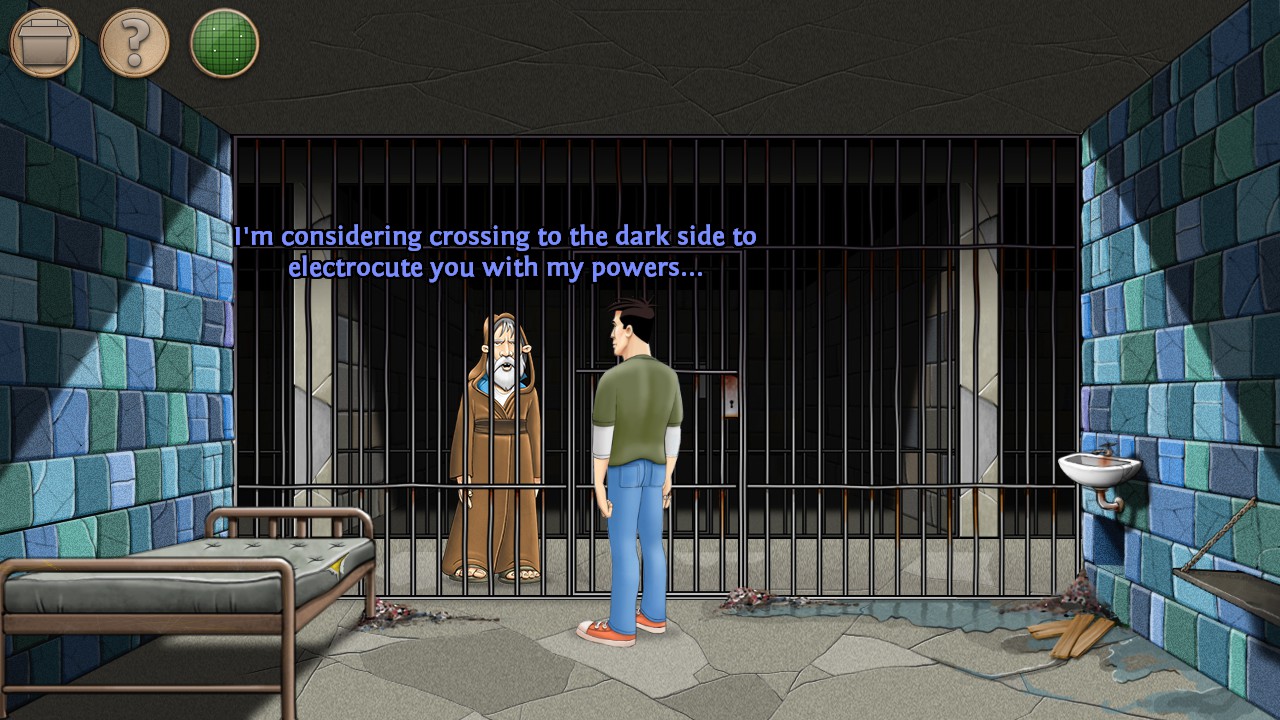Viewport: 1280px width, 720px height.
Task: Click the dialogue text about the dark side
Action: tap(495, 251)
